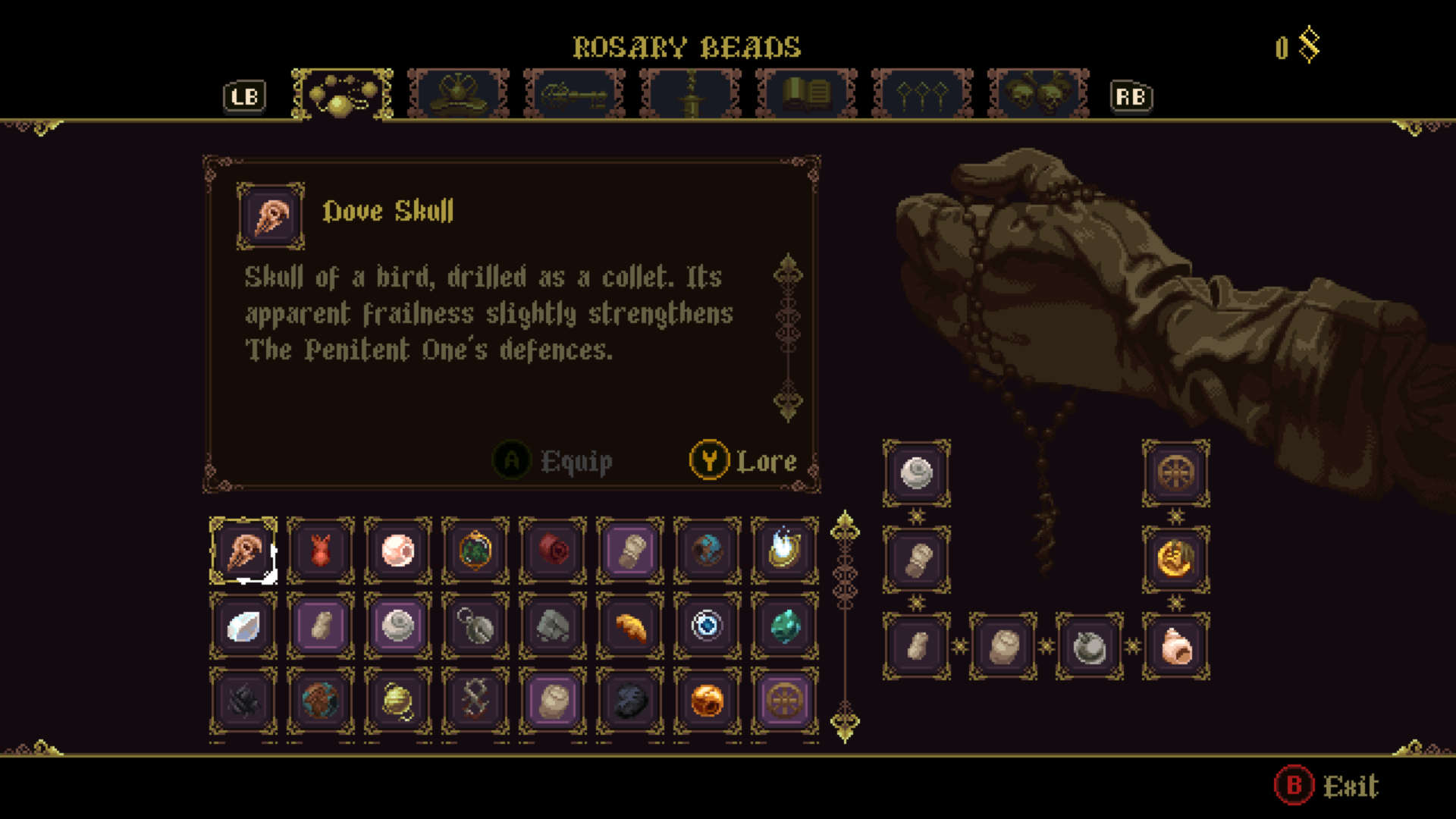Switch to the key icon tab

(574, 95)
